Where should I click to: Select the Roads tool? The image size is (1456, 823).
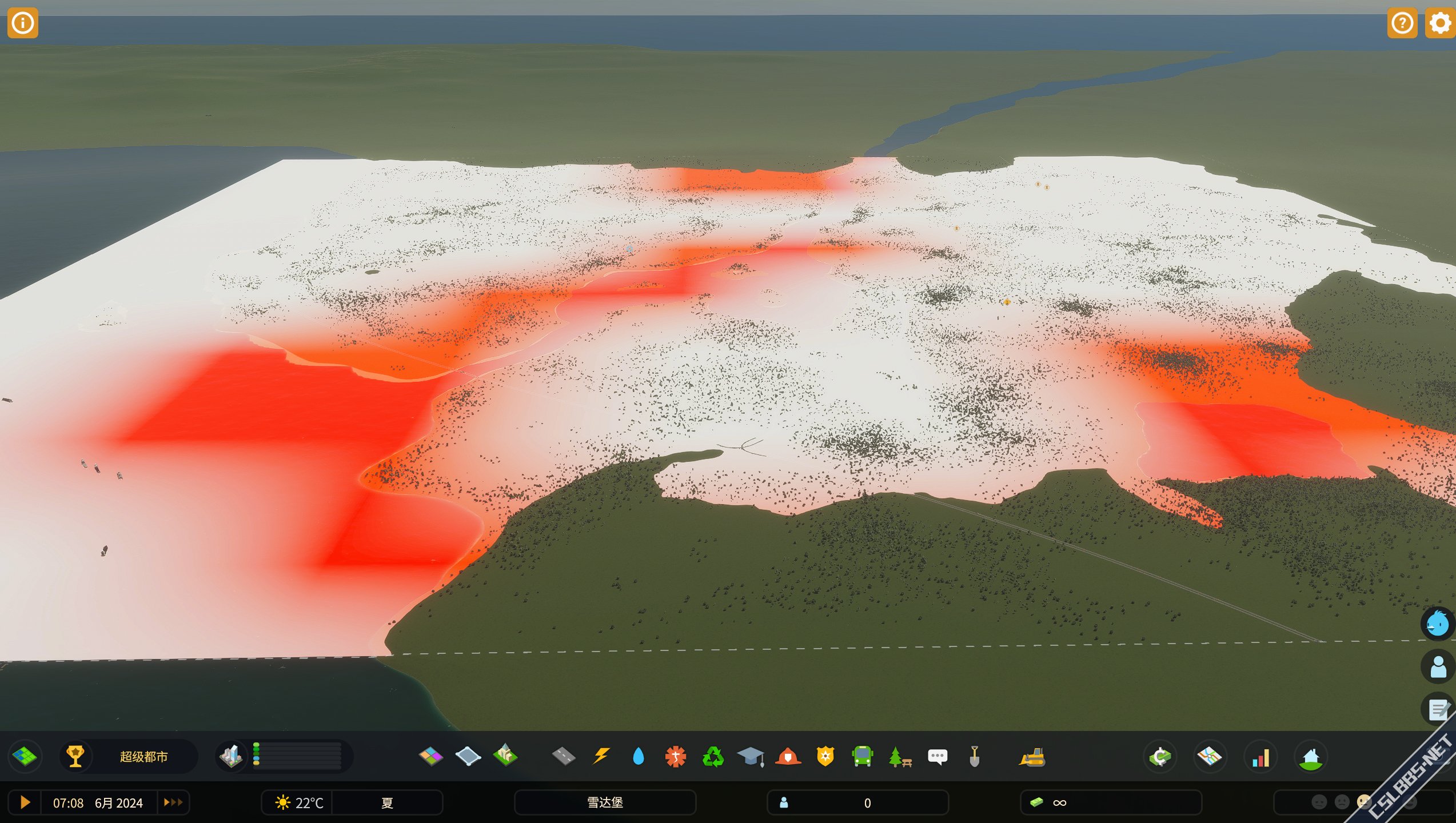coord(564,757)
